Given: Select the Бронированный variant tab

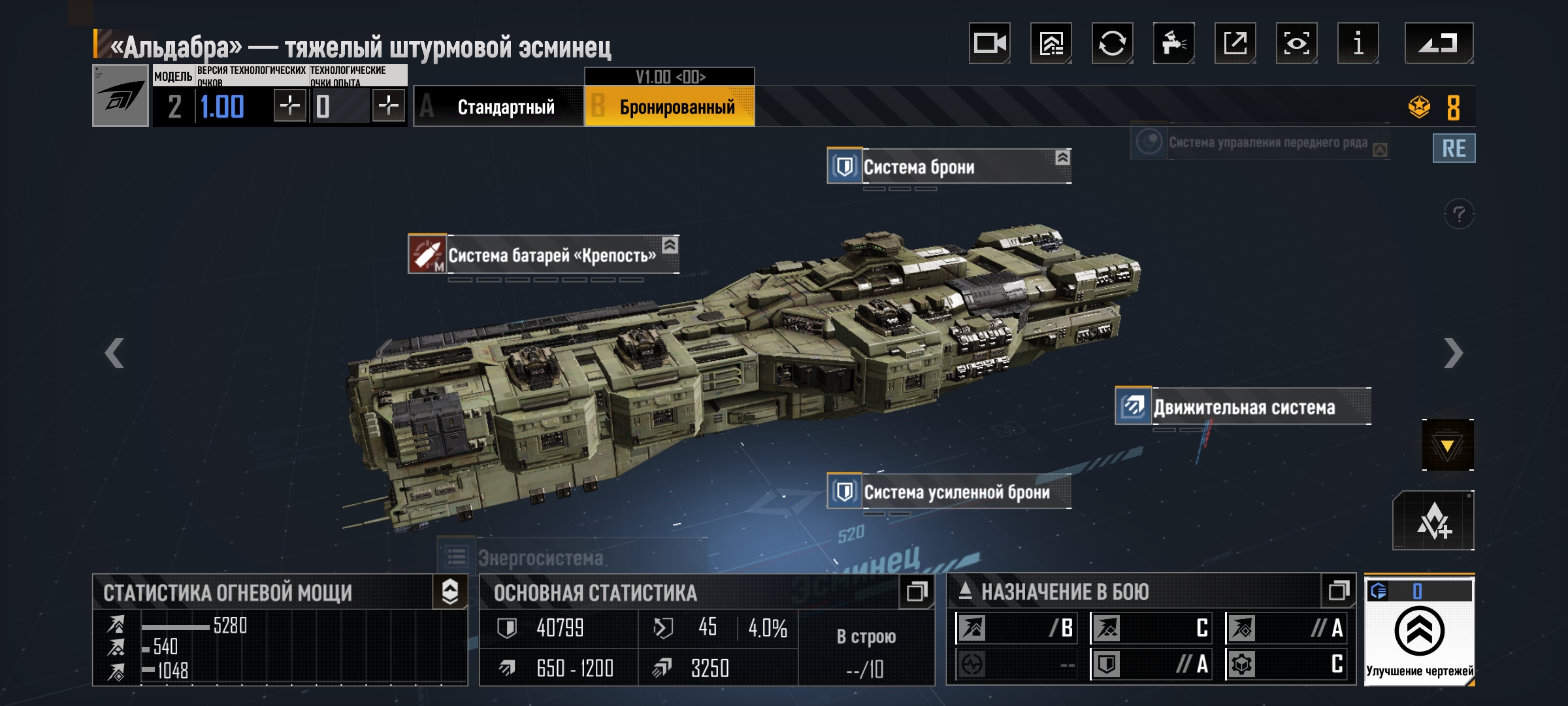Looking at the screenshot, I should [670, 107].
